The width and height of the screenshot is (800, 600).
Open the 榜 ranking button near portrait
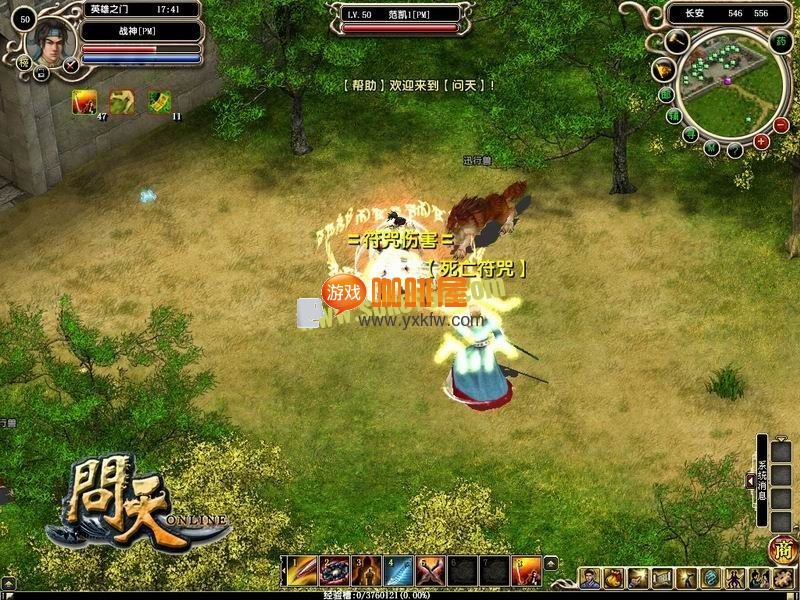click(23, 63)
